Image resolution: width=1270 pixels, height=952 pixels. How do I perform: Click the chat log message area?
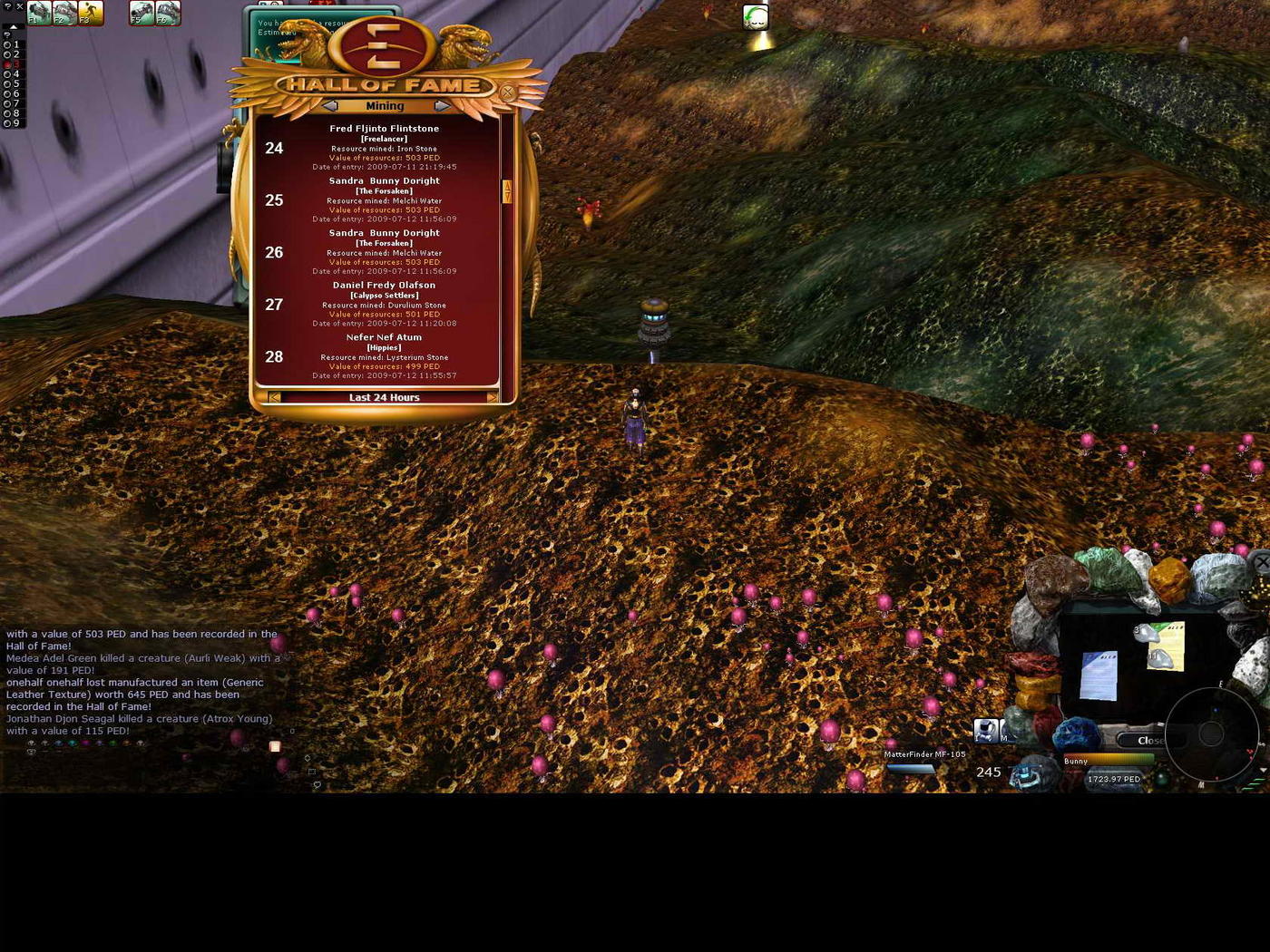coord(141,682)
